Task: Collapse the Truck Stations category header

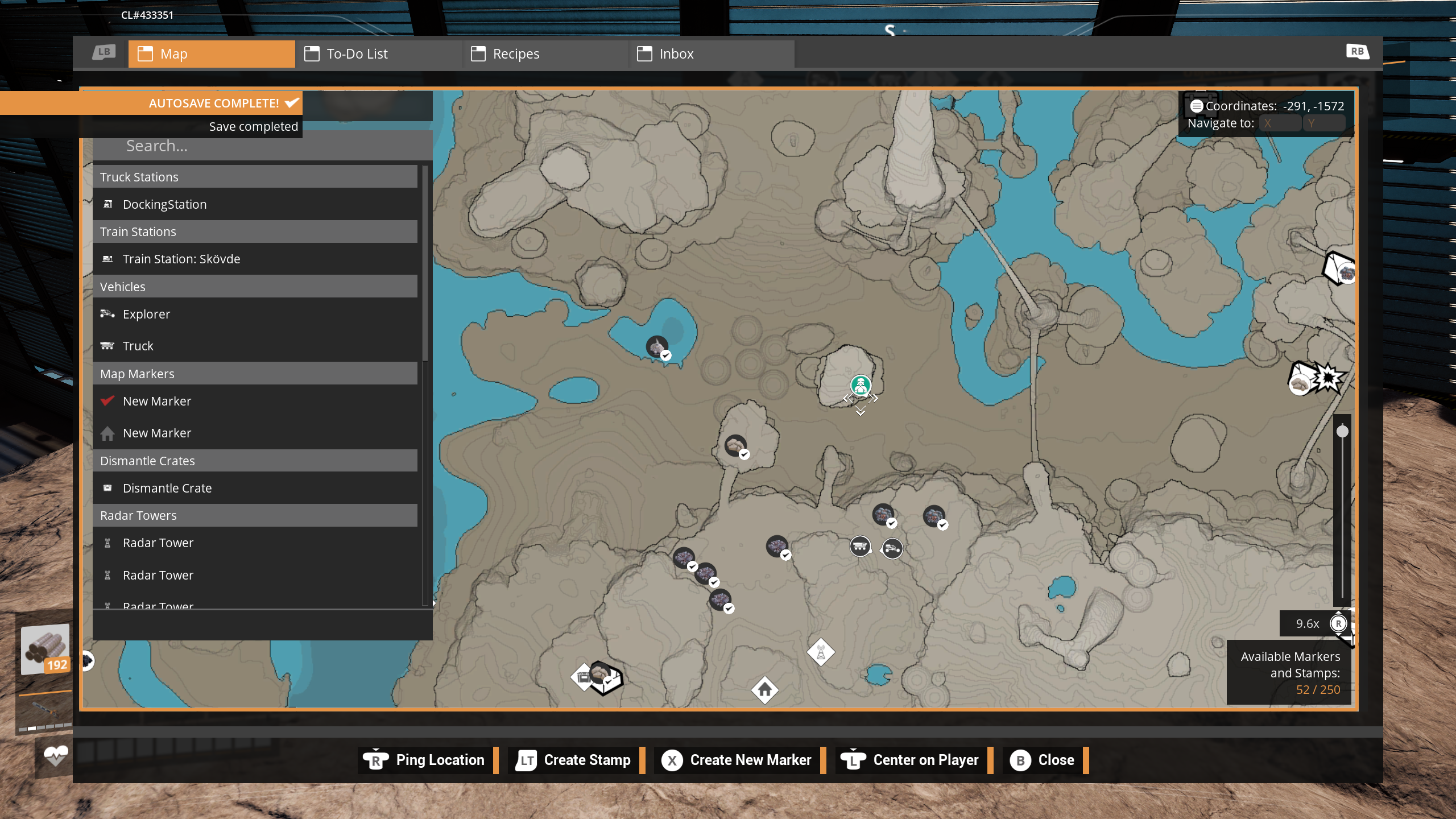Action: pyautogui.click(x=255, y=177)
